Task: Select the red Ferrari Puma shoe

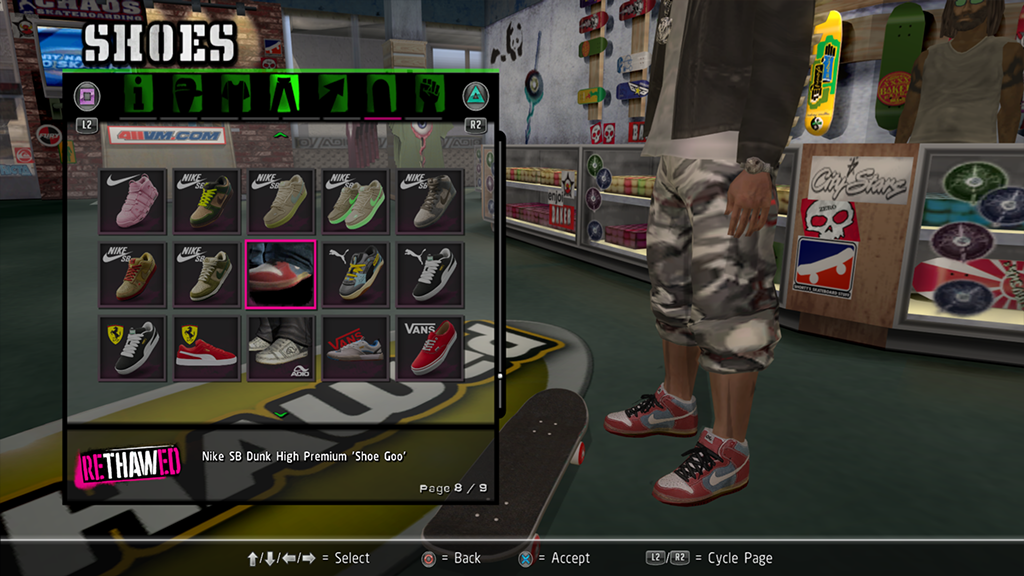Action: tap(210, 347)
